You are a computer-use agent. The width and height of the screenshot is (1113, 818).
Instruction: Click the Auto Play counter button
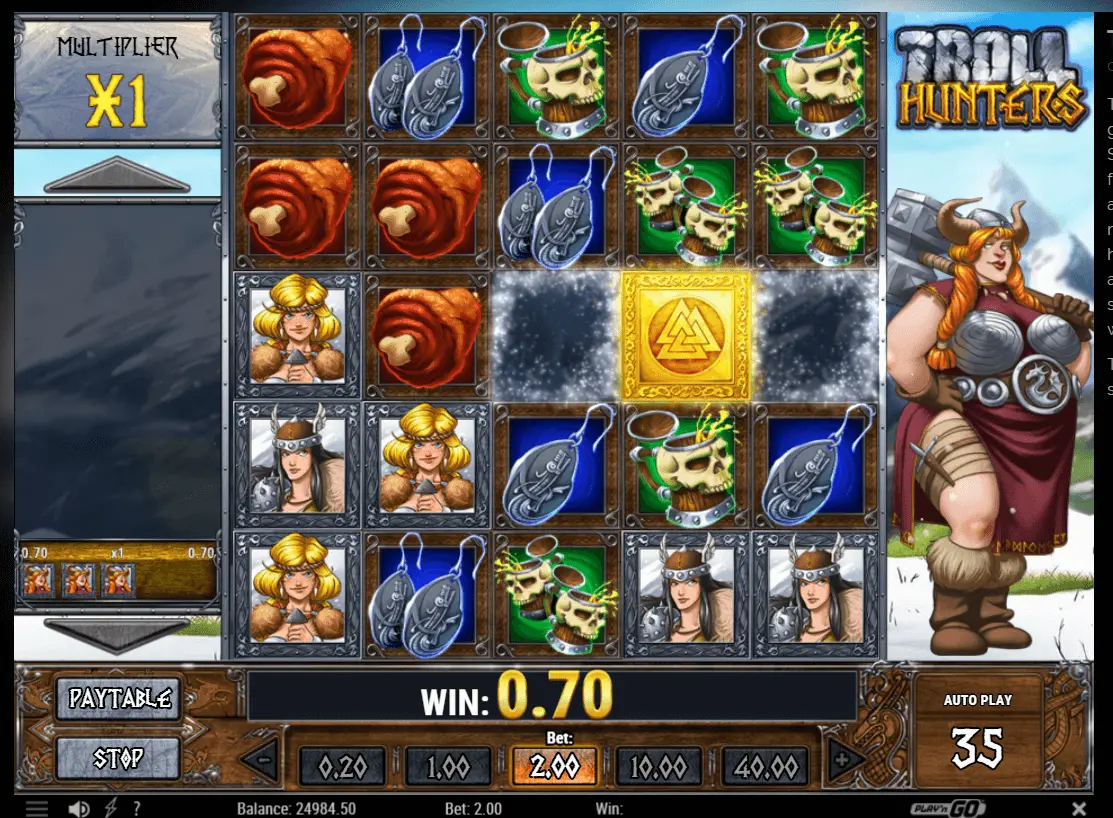click(977, 735)
